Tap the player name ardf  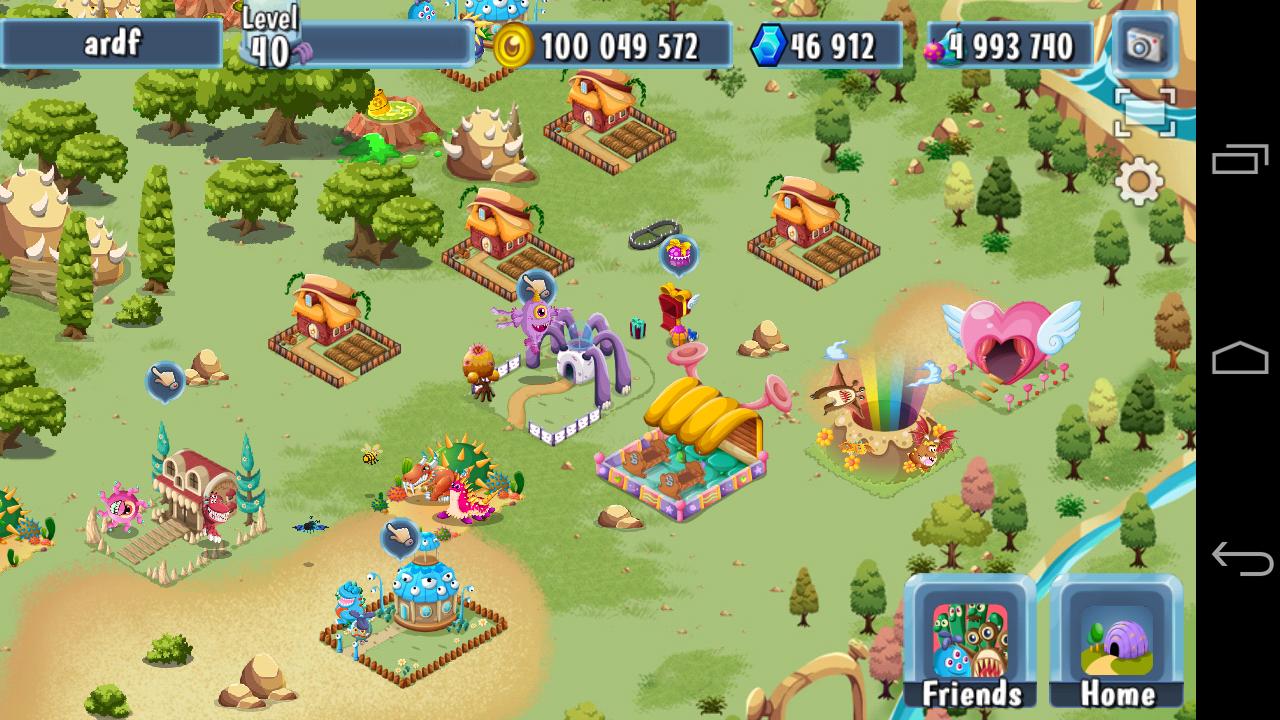click(113, 42)
